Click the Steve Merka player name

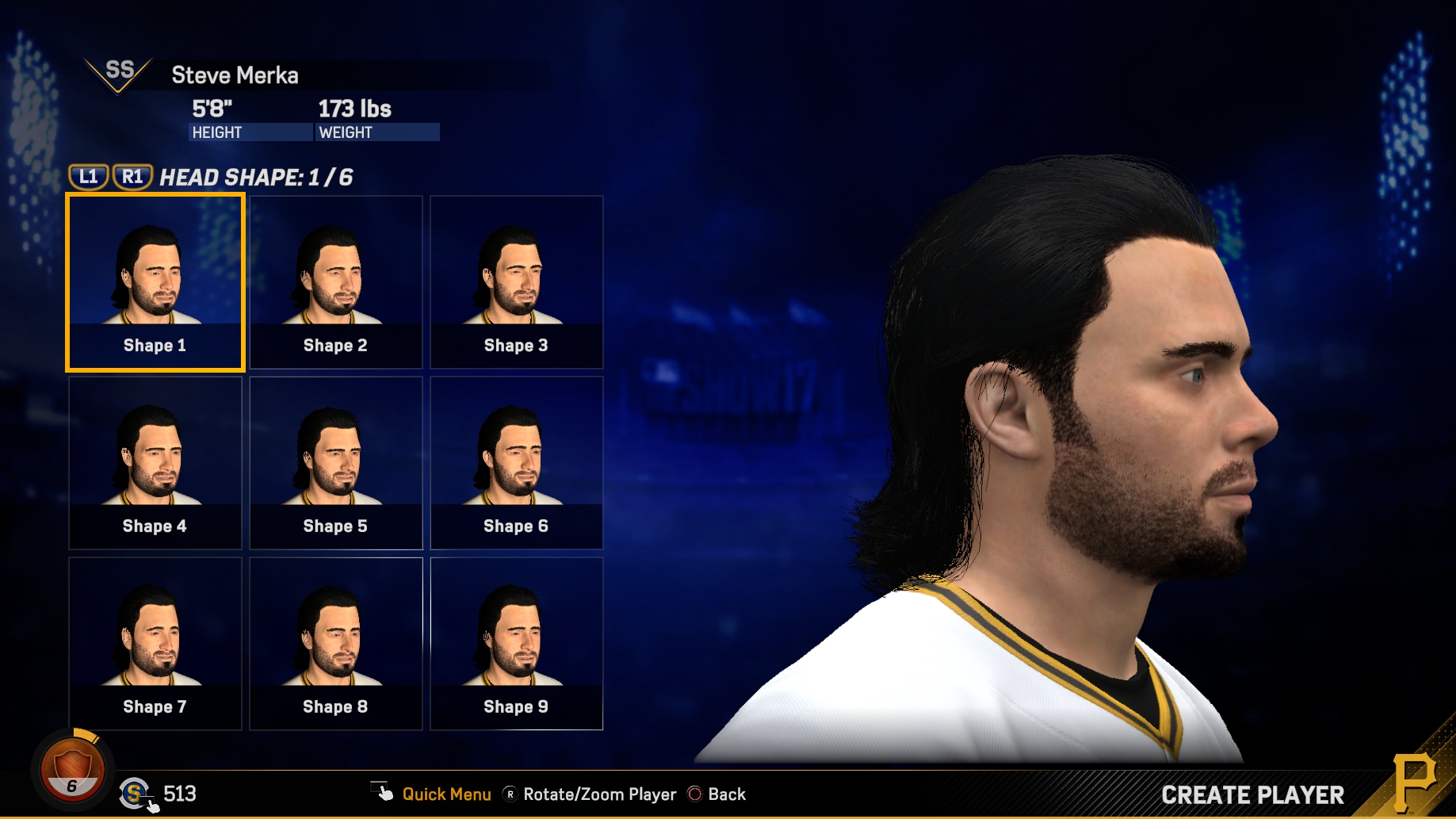click(235, 75)
